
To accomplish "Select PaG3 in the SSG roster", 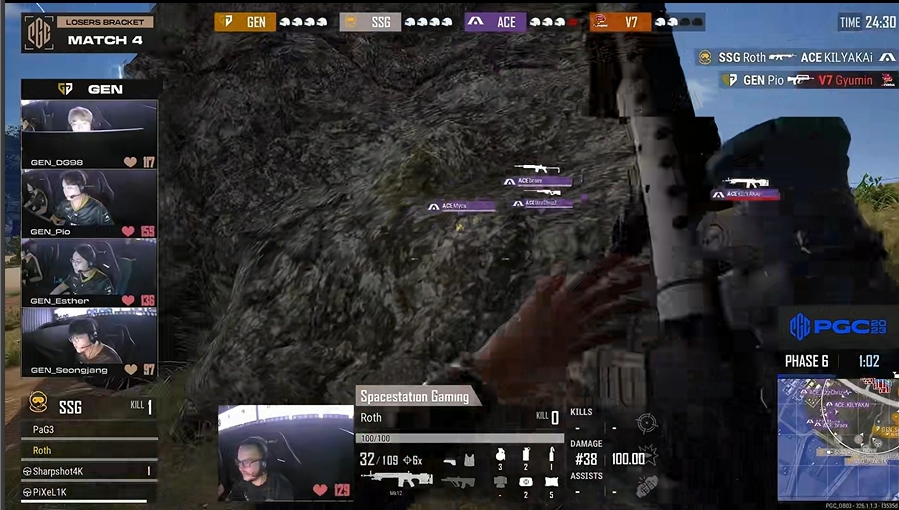I will [x=88, y=429].
